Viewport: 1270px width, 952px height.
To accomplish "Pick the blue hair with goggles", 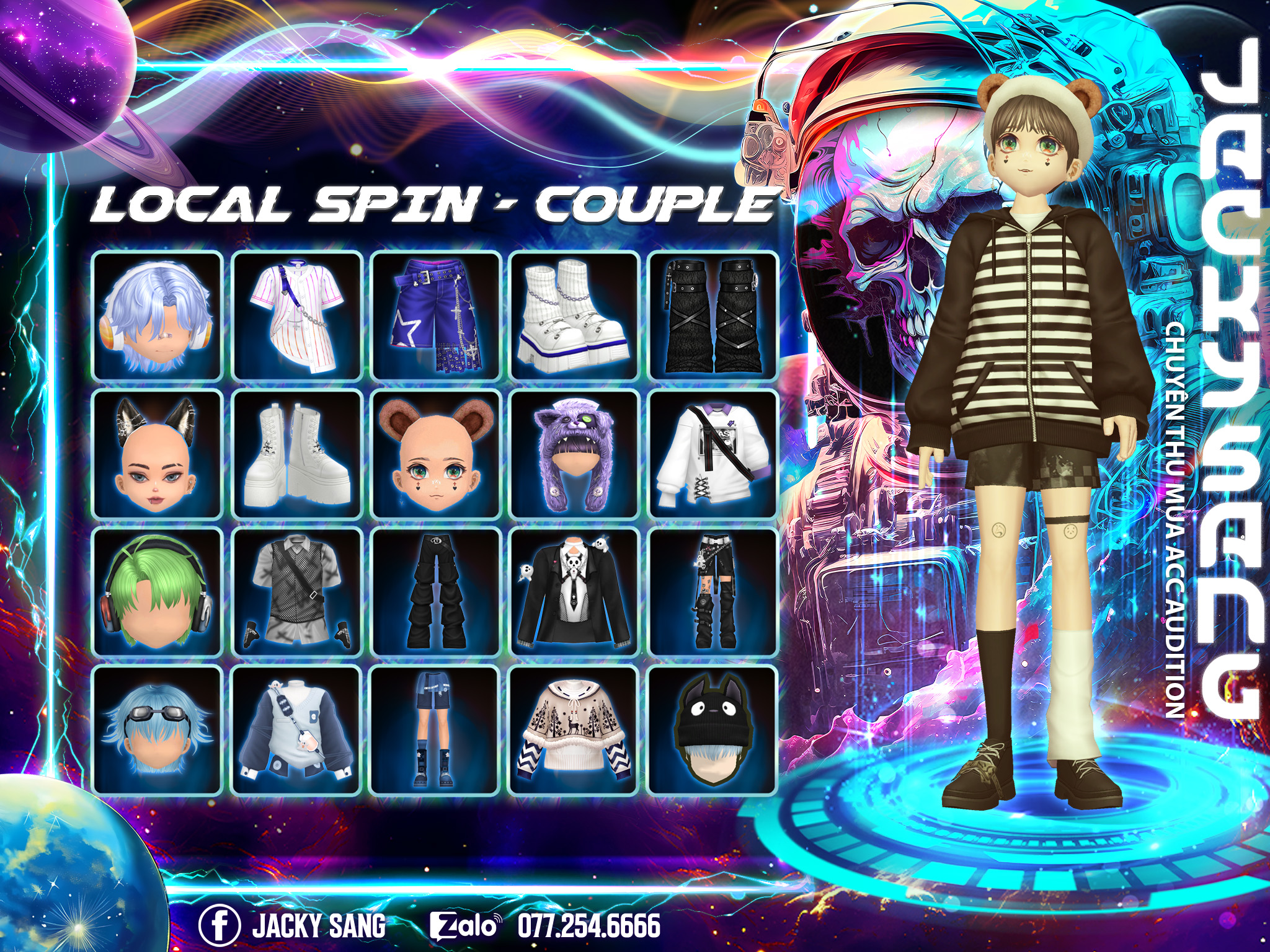I will point(157,730).
